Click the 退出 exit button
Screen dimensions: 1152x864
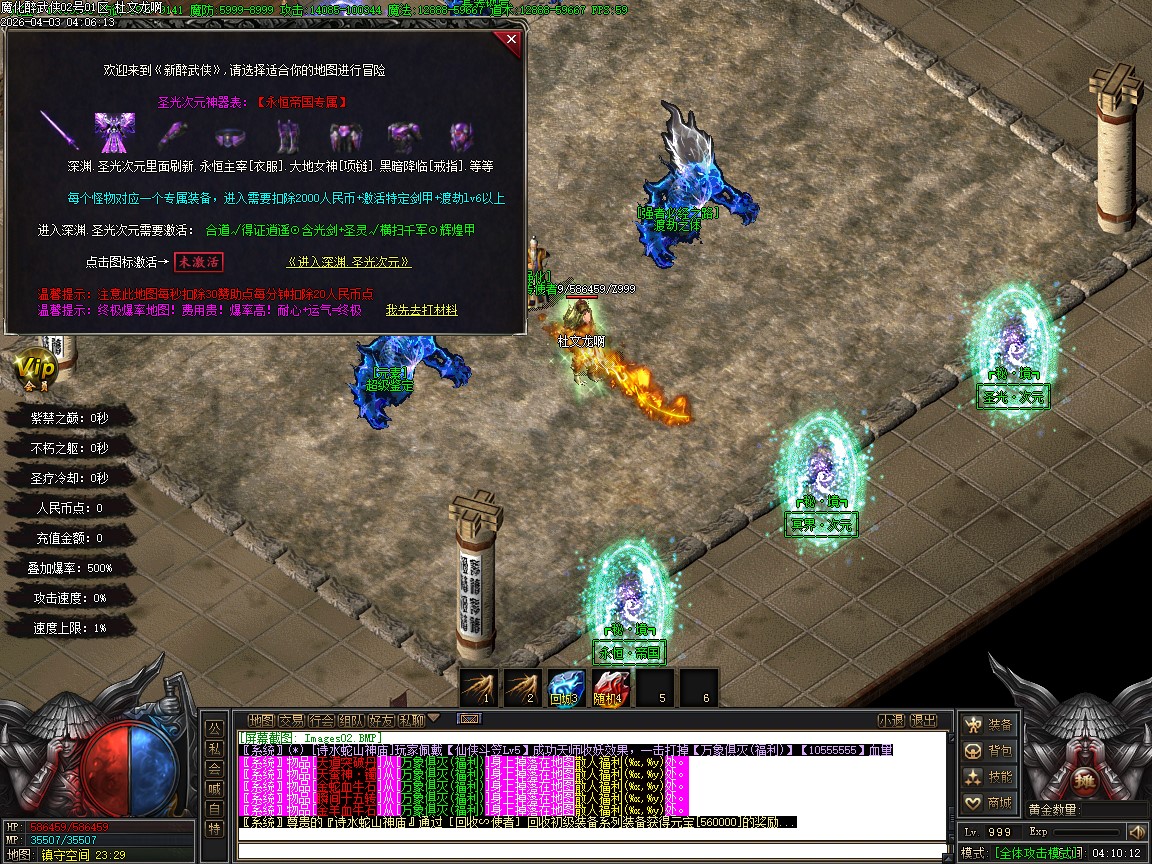pos(923,720)
